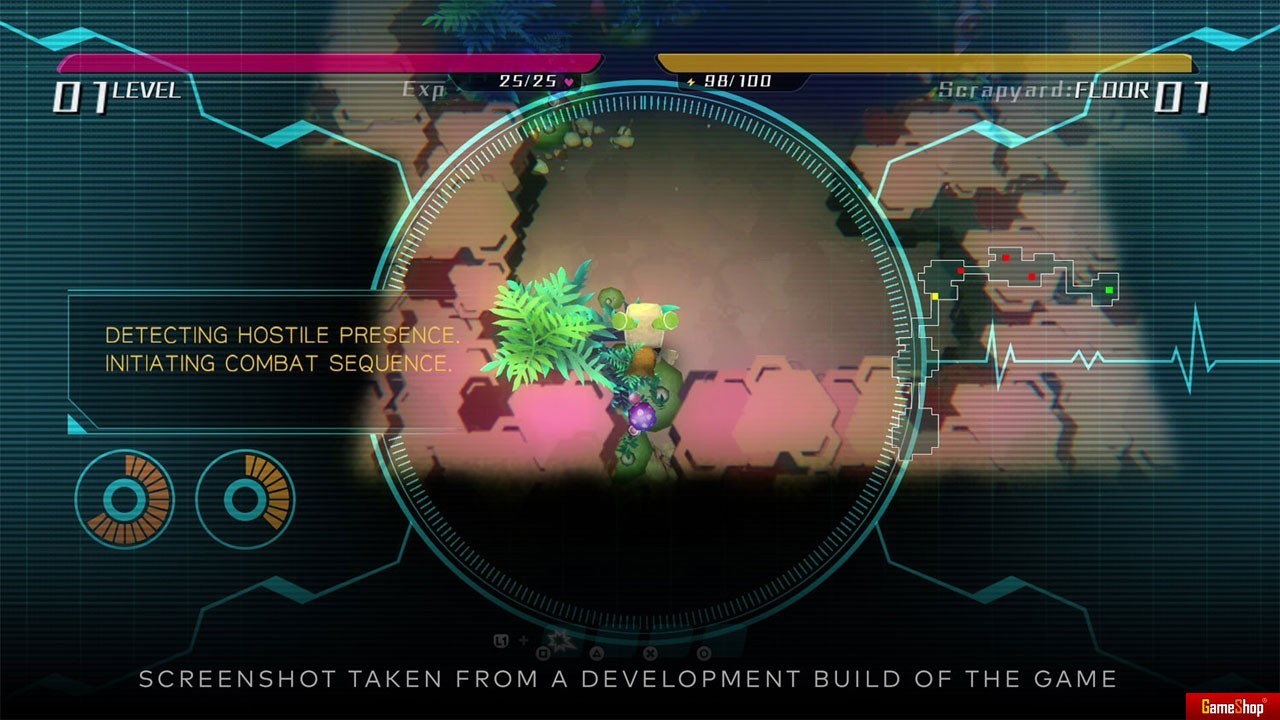Activate the partly filled orange ring gauge

tap(245, 499)
